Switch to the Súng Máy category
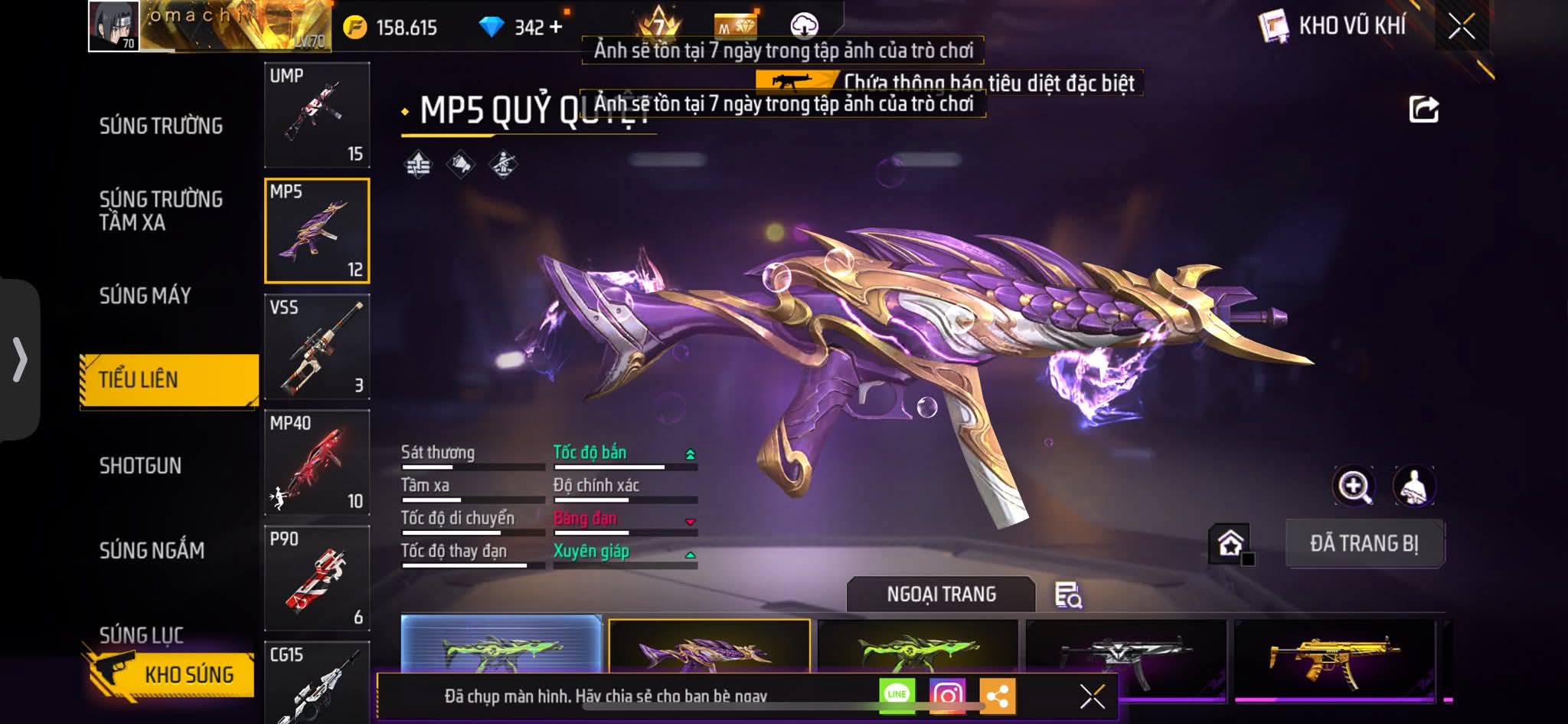This screenshot has height=724, width=1568. coord(145,296)
